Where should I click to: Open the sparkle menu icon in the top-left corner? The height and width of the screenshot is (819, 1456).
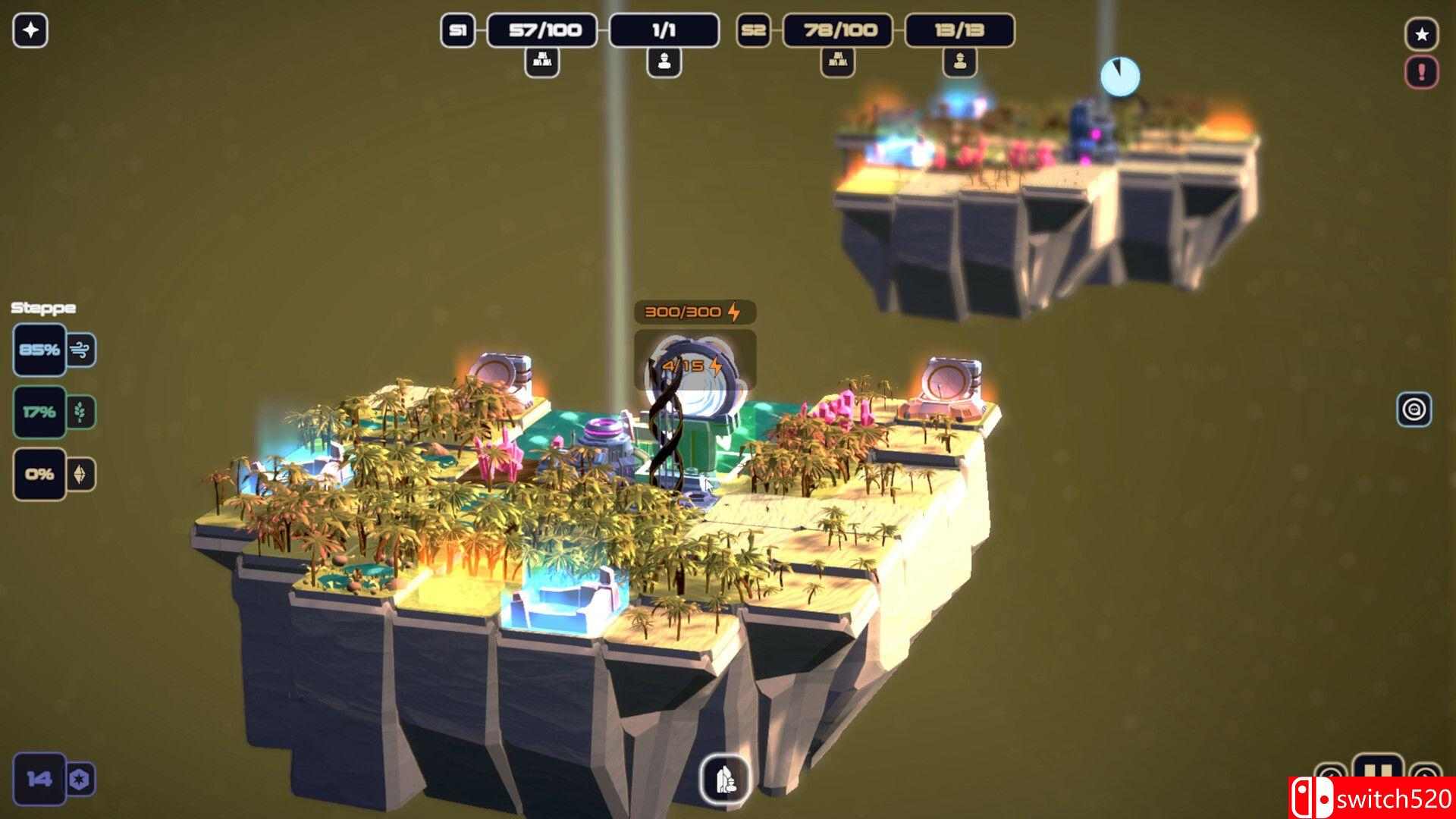coord(30,31)
